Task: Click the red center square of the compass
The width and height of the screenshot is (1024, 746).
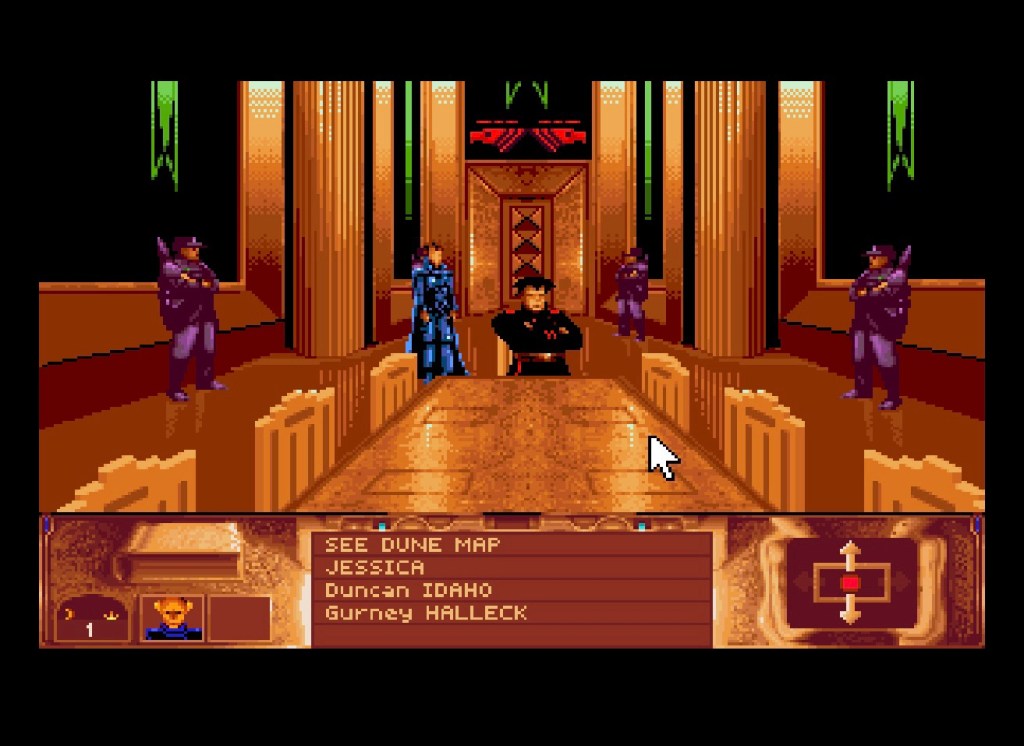Action: 850,582
